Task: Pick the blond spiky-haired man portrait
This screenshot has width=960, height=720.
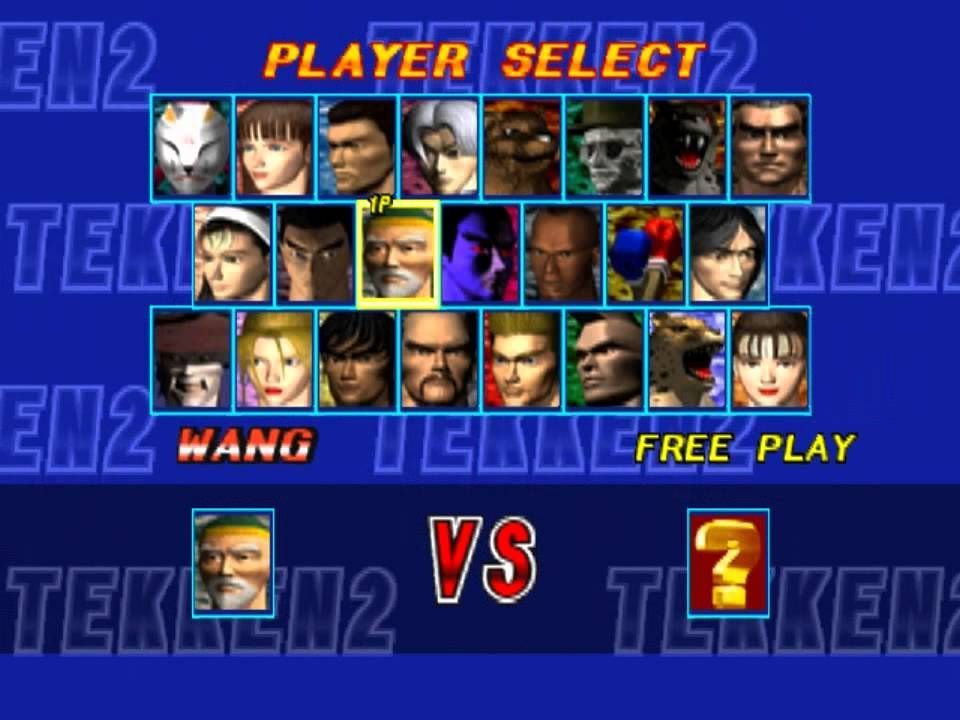Action: coord(523,360)
